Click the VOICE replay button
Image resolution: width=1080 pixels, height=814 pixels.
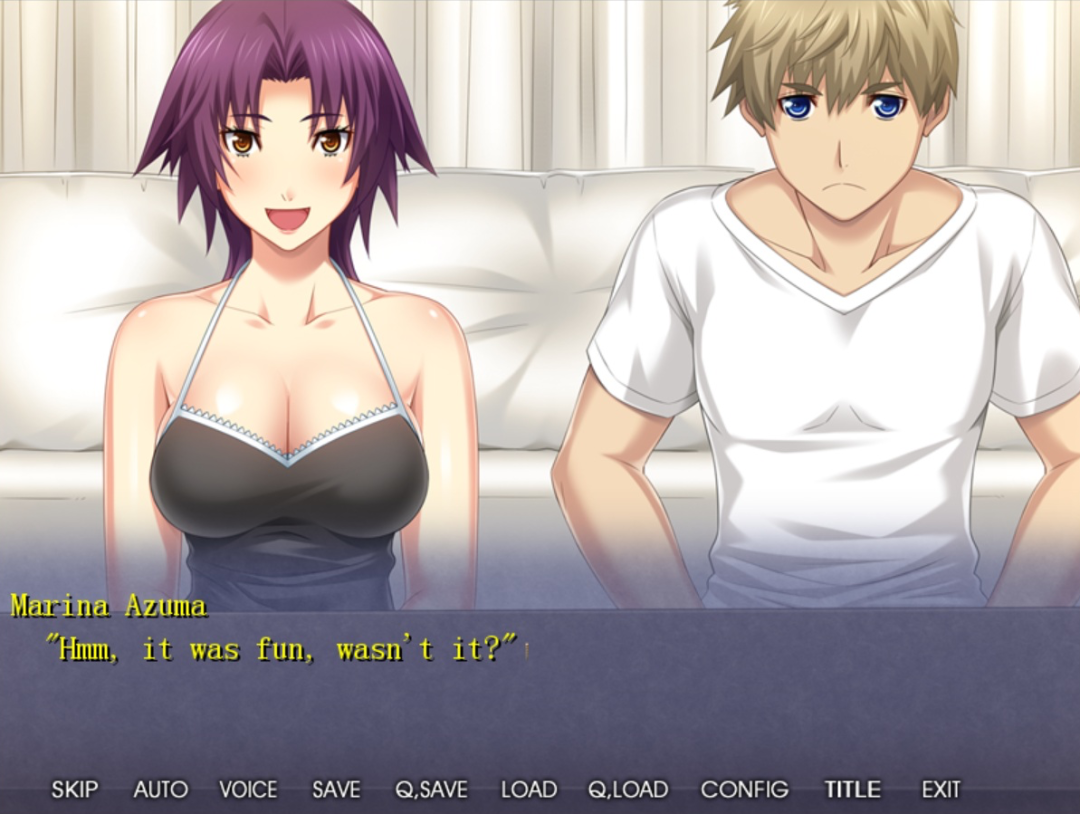click(248, 790)
